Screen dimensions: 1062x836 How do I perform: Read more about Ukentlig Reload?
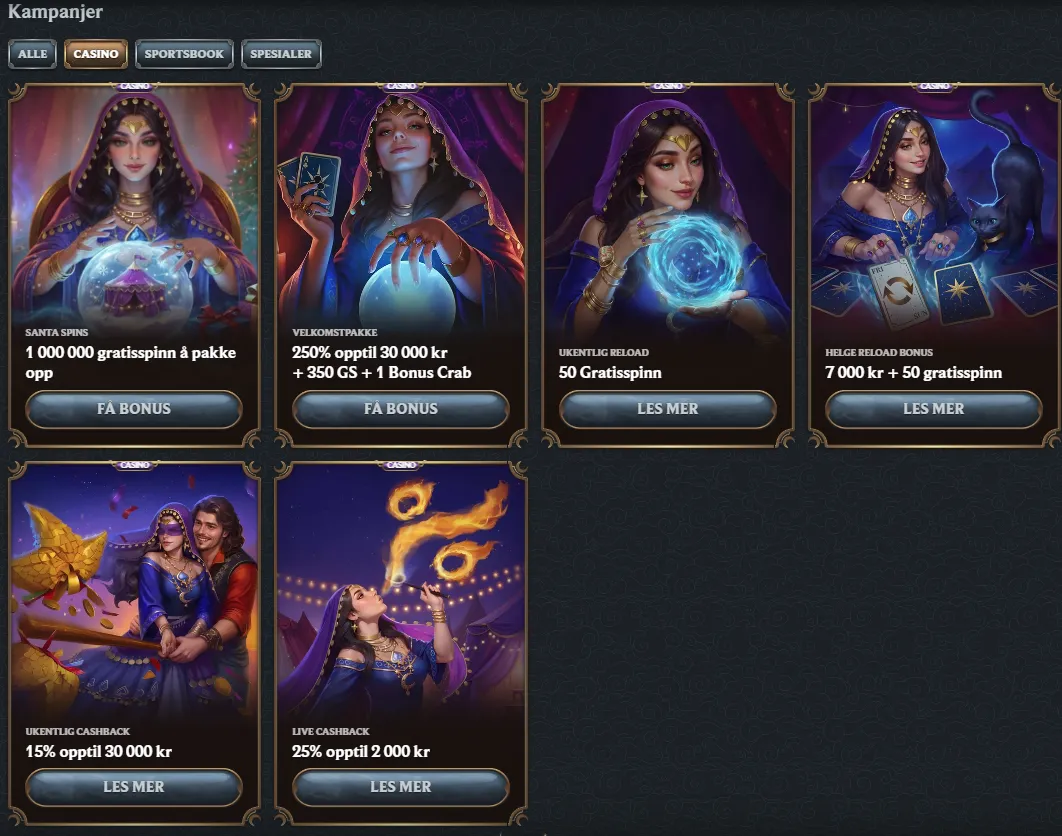[667, 409]
